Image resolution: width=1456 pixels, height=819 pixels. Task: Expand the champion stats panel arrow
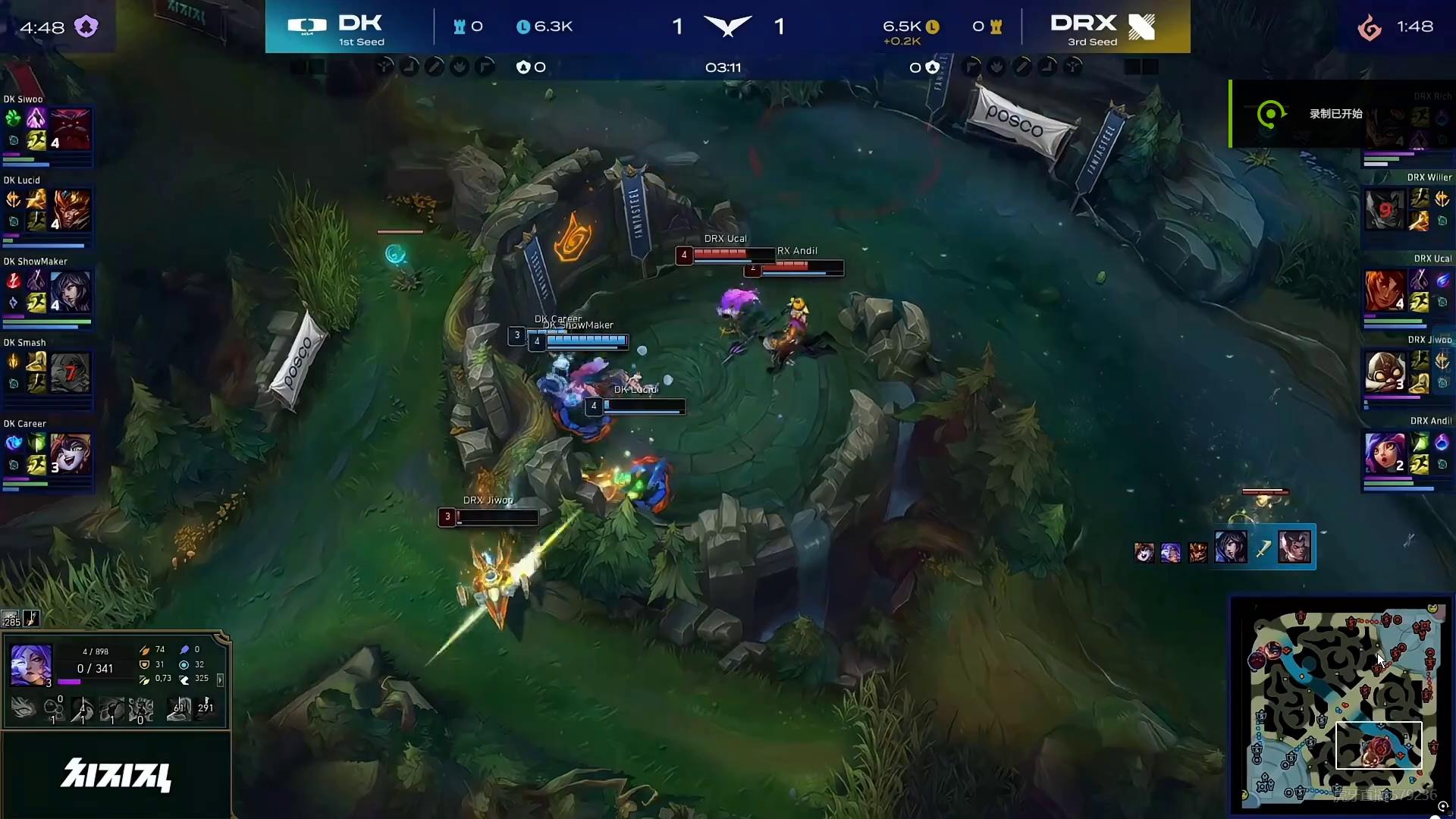coord(221,680)
